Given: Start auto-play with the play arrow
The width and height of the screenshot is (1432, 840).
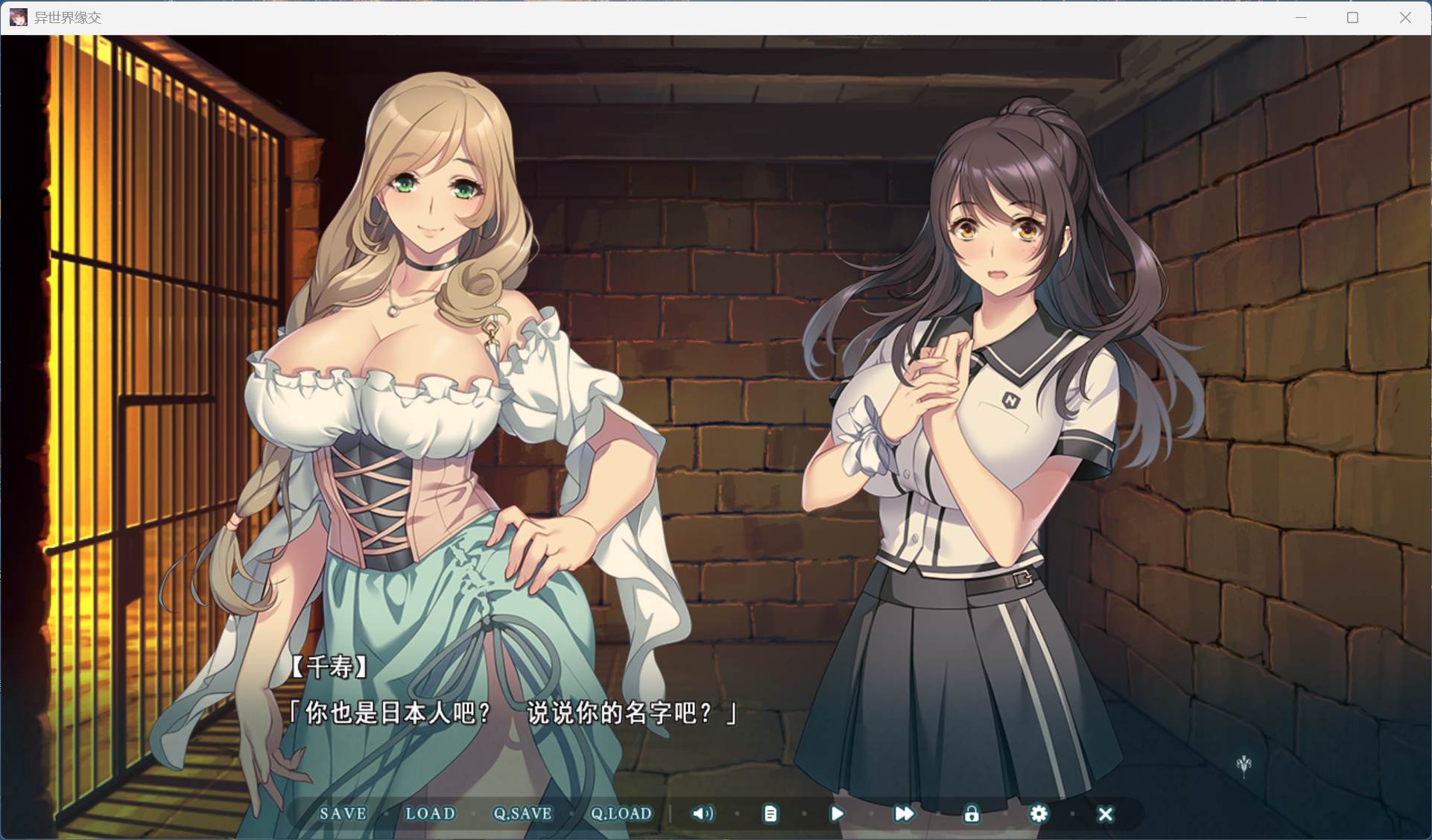Looking at the screenshot, I should coord(837,814).
